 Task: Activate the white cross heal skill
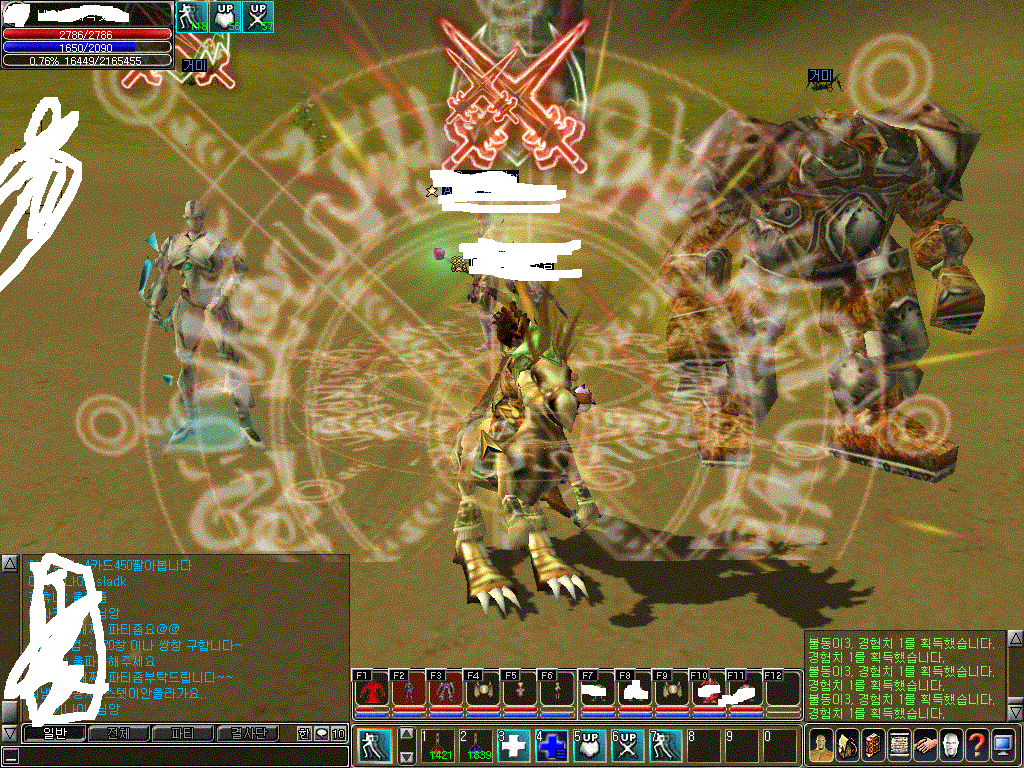coord(513,746)
